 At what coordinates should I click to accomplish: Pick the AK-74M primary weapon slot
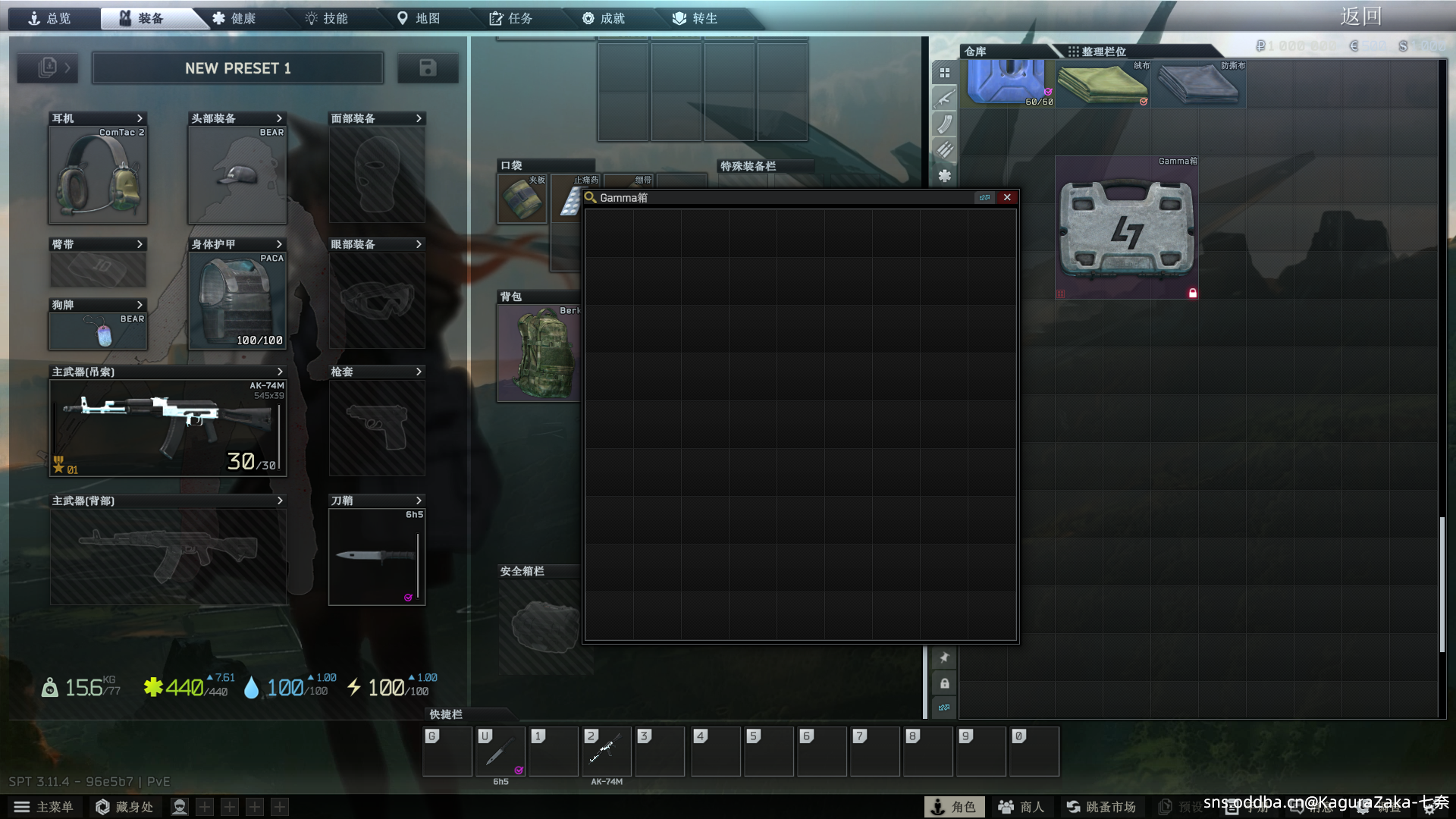coord(168,427)
